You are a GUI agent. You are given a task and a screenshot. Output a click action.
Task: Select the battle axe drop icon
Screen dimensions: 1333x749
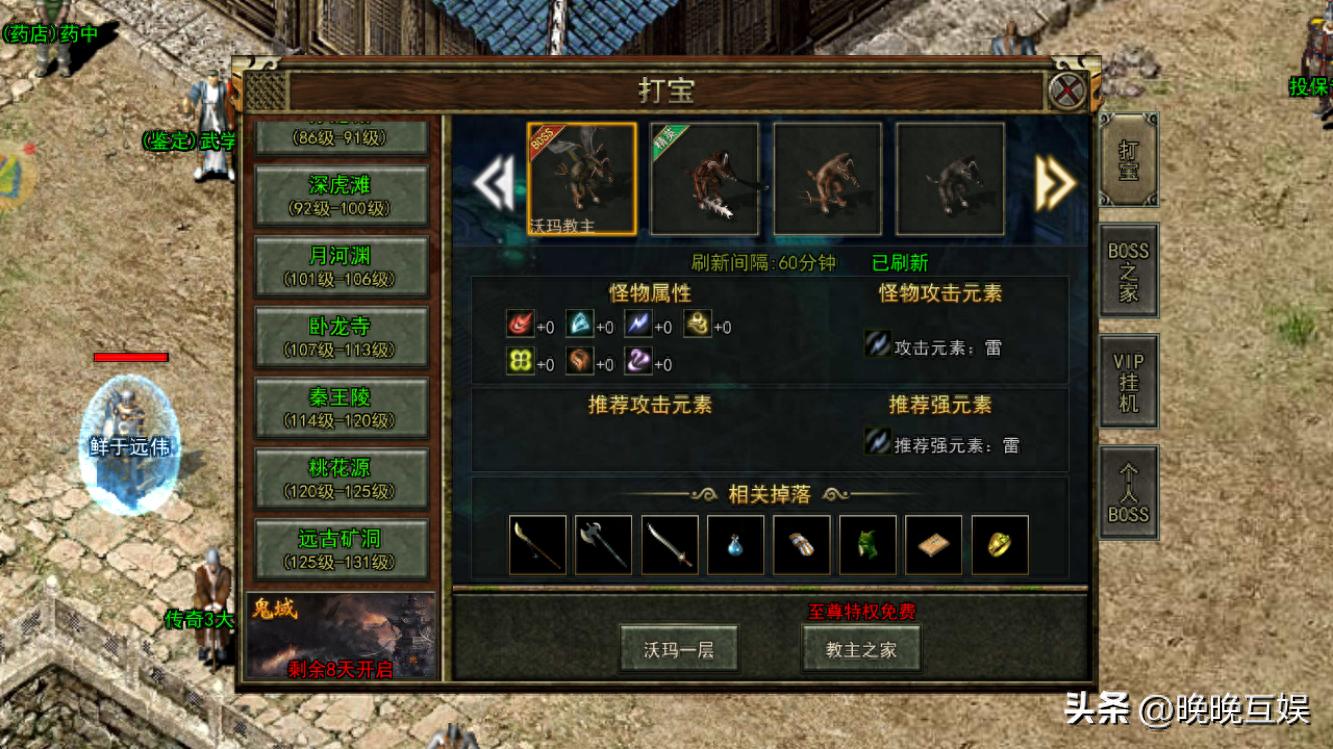602,542
